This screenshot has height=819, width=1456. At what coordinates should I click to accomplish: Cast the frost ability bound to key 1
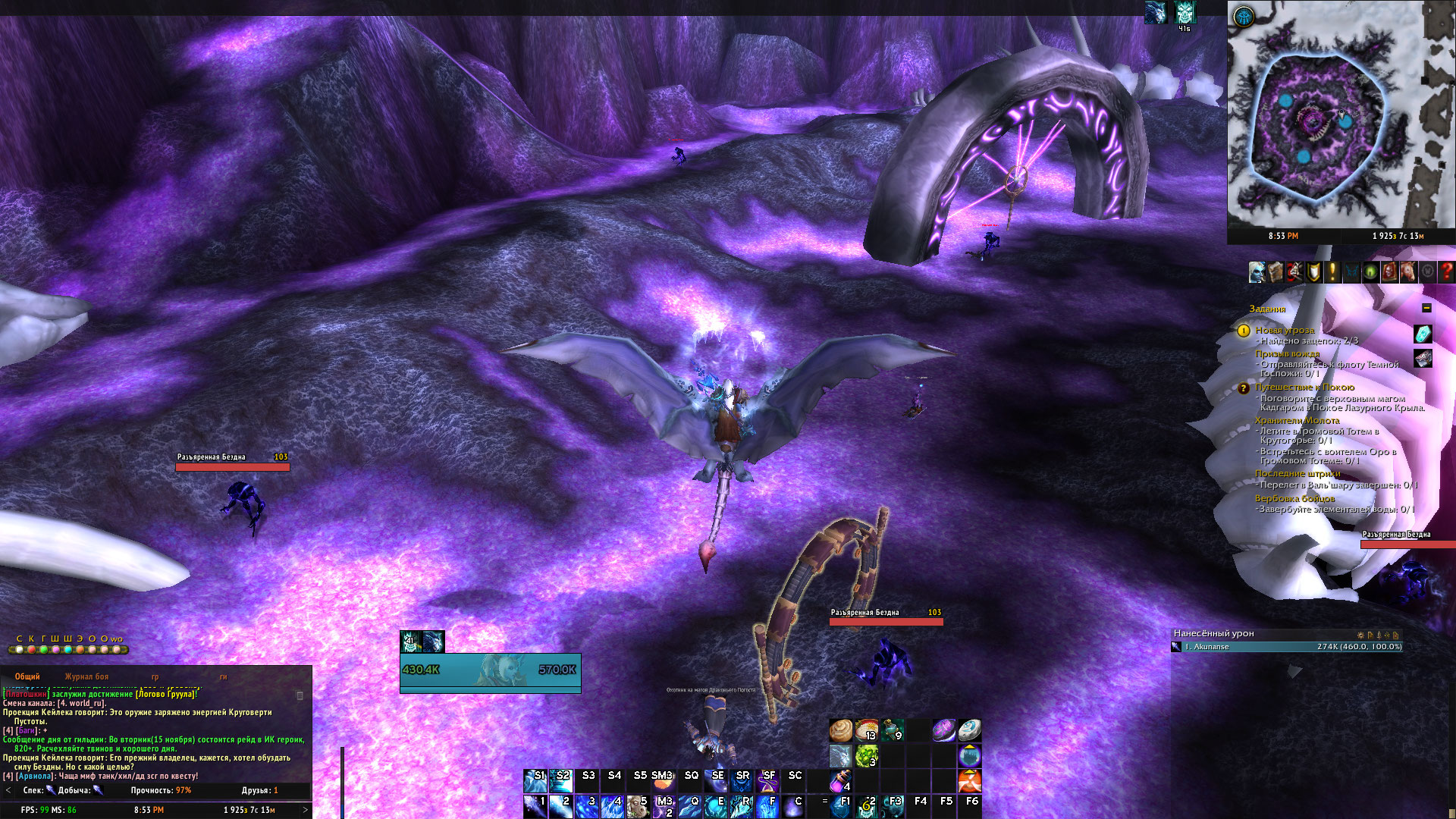coord(535,807)
